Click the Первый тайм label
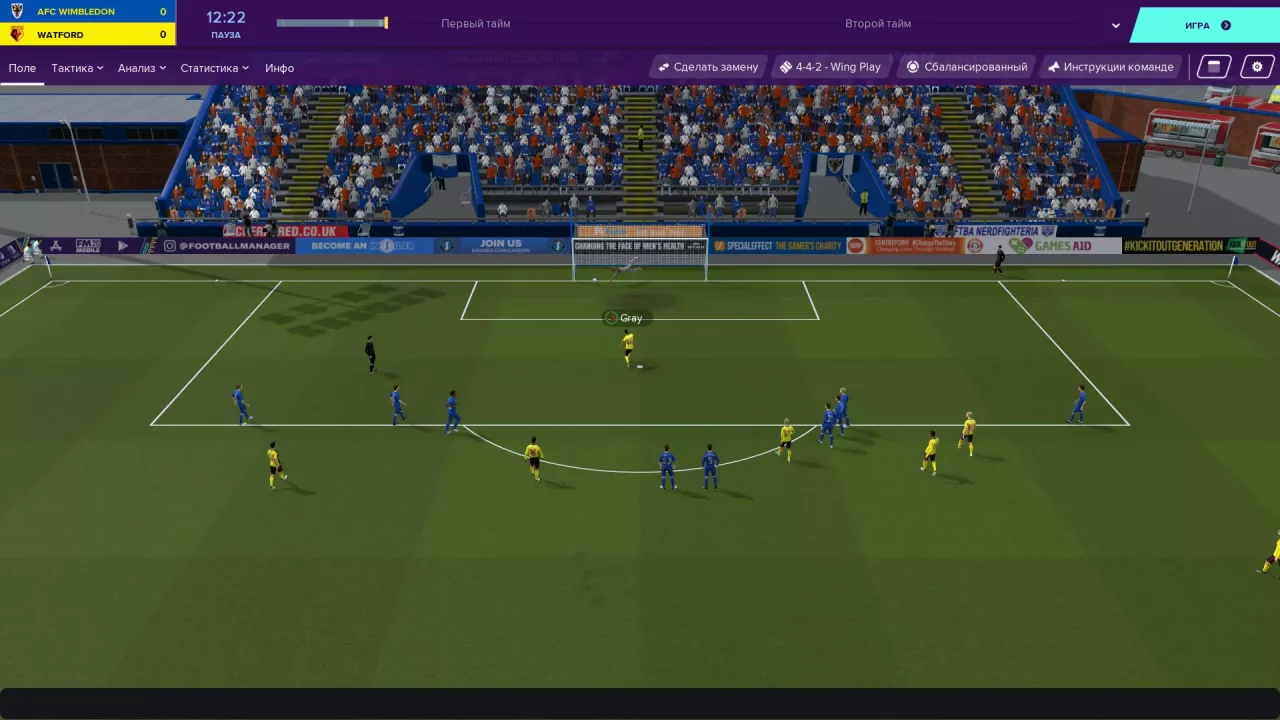Viewport: 1280px width, 720px height. (477, 22)
